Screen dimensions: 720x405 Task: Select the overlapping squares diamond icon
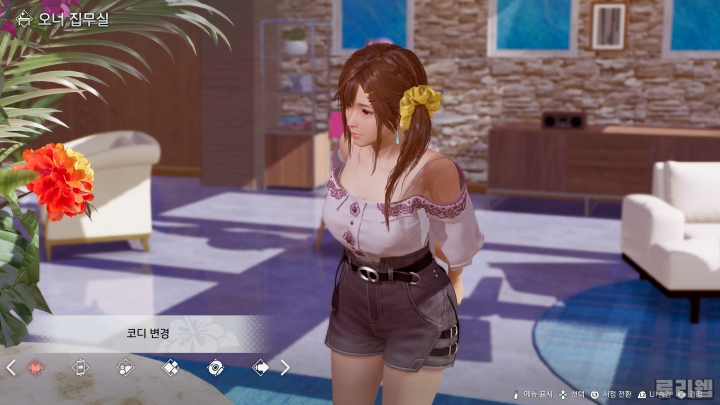(170, 367)
